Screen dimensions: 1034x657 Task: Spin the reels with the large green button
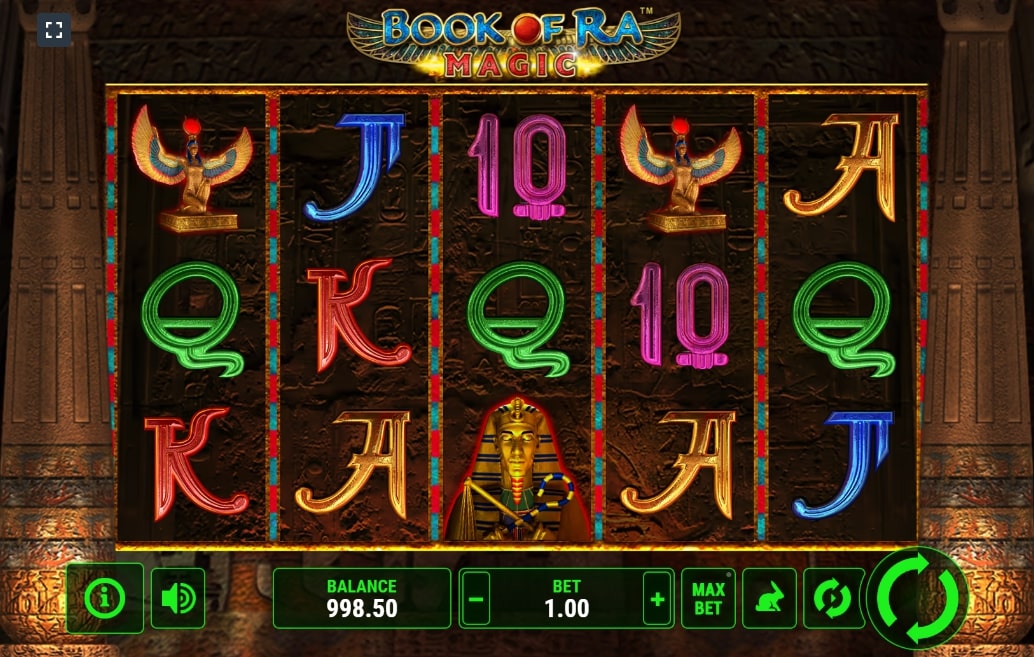(x=917, y=598)
